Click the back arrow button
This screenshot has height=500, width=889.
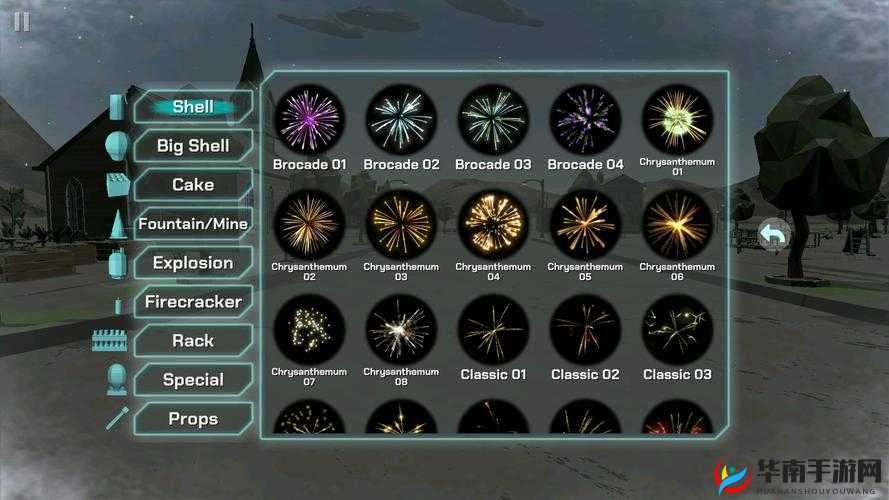(774, 236)
